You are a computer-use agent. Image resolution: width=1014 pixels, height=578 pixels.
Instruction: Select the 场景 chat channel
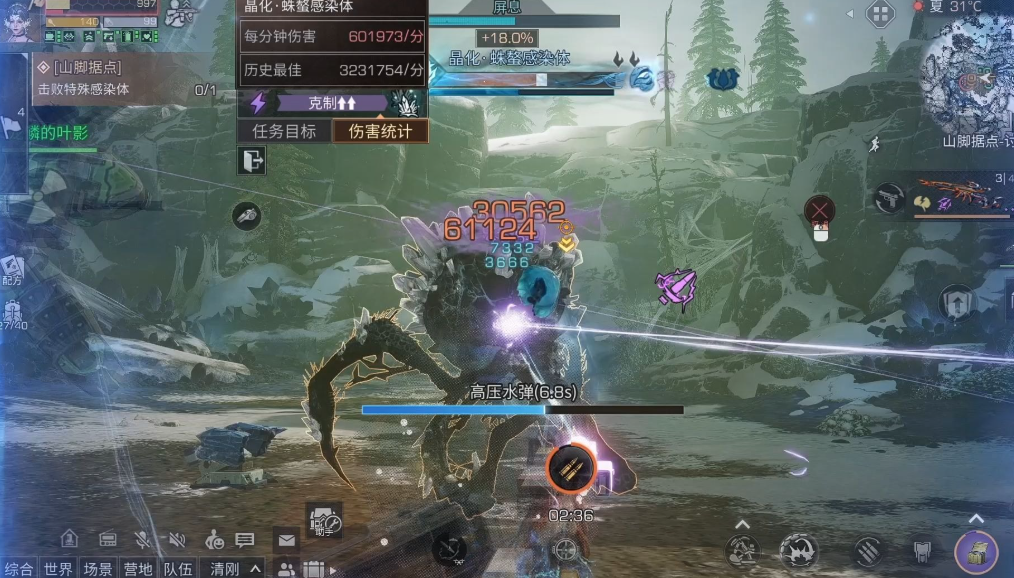(x=98, y=569)
